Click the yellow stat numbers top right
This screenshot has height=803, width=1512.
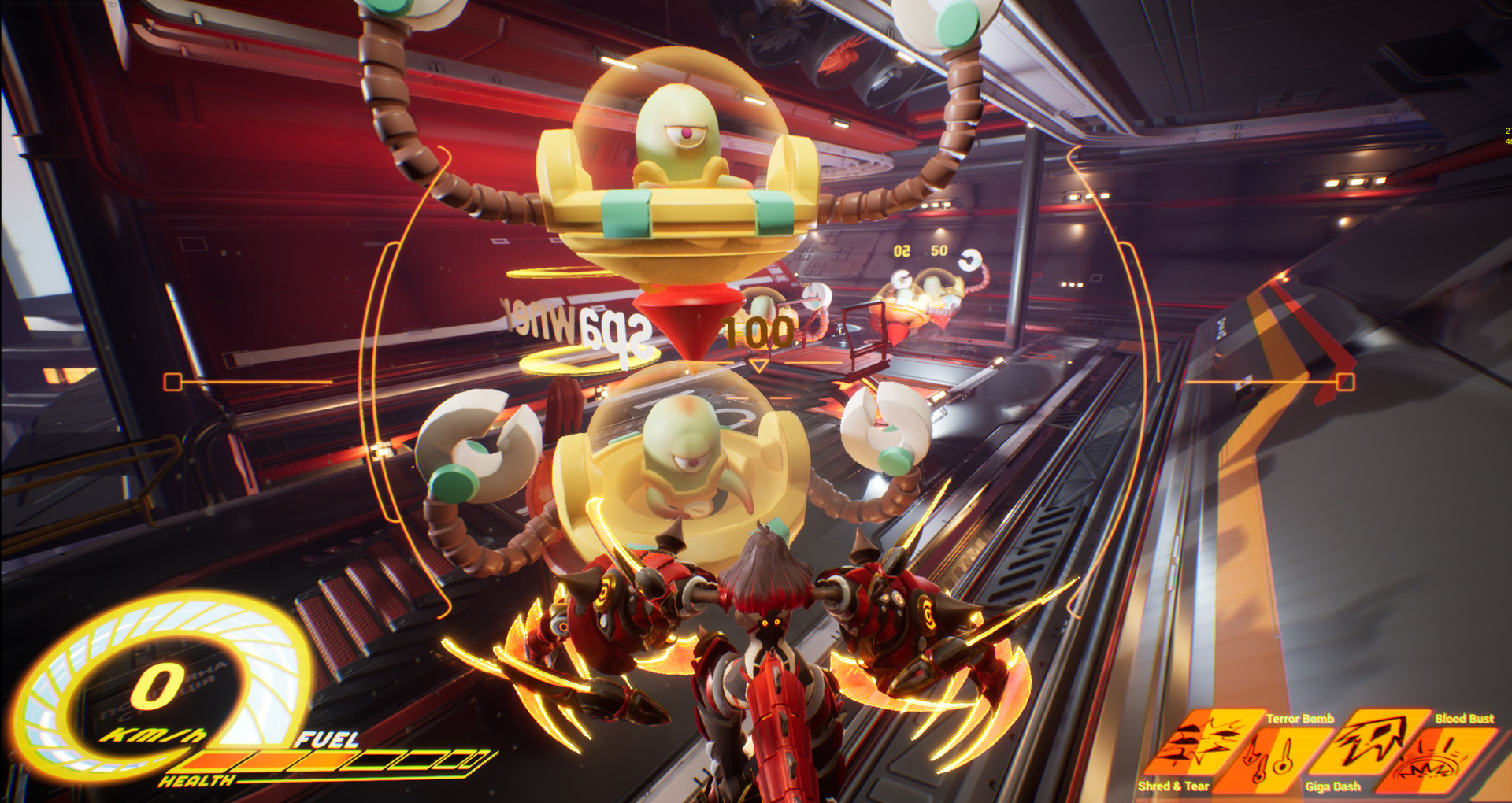[1506, 135]
